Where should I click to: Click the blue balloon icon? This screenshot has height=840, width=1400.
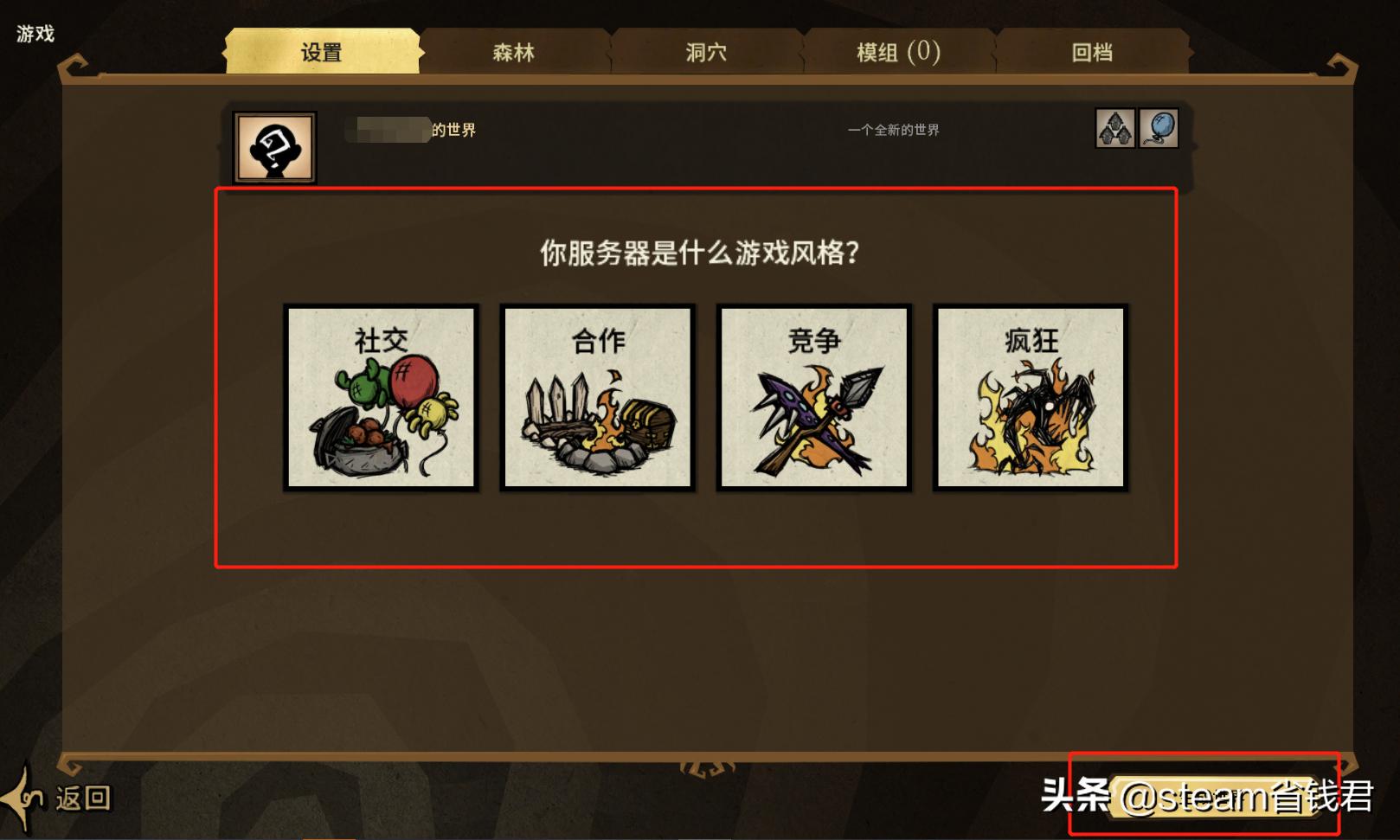point(1159,129)
